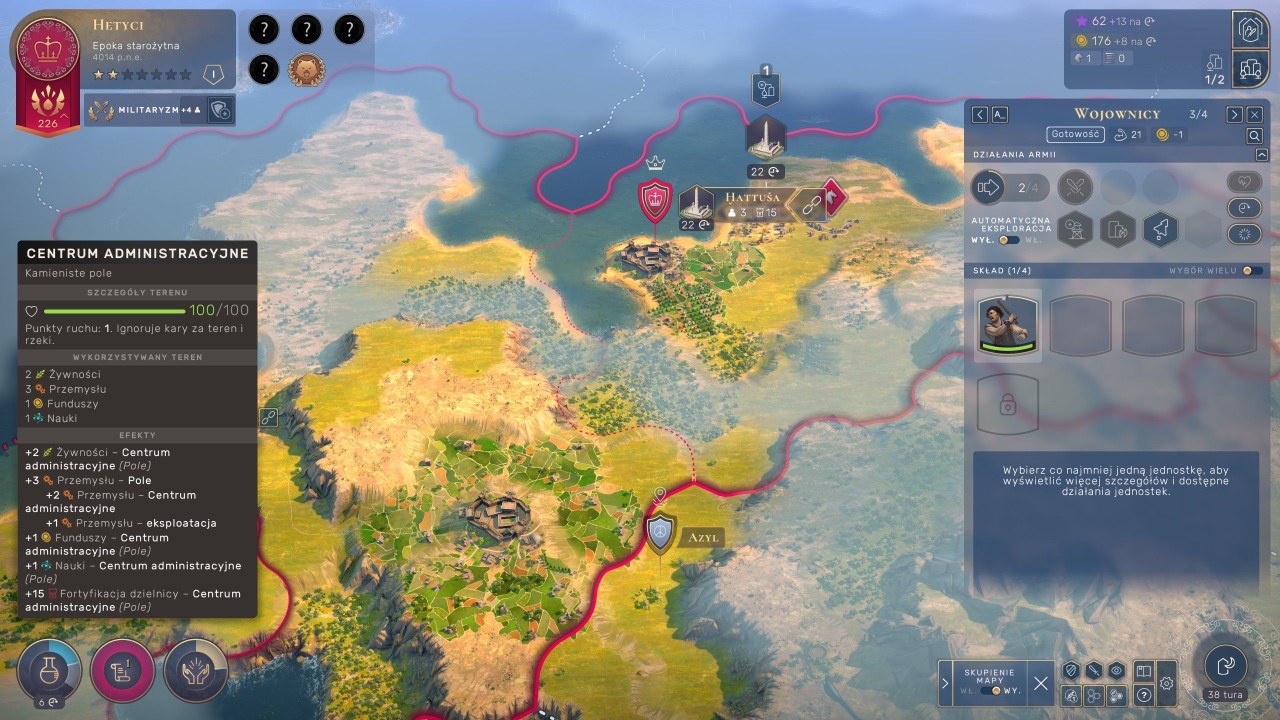
Task: Click the Hetyci crown emblem
Action: (x=48, y=50)
